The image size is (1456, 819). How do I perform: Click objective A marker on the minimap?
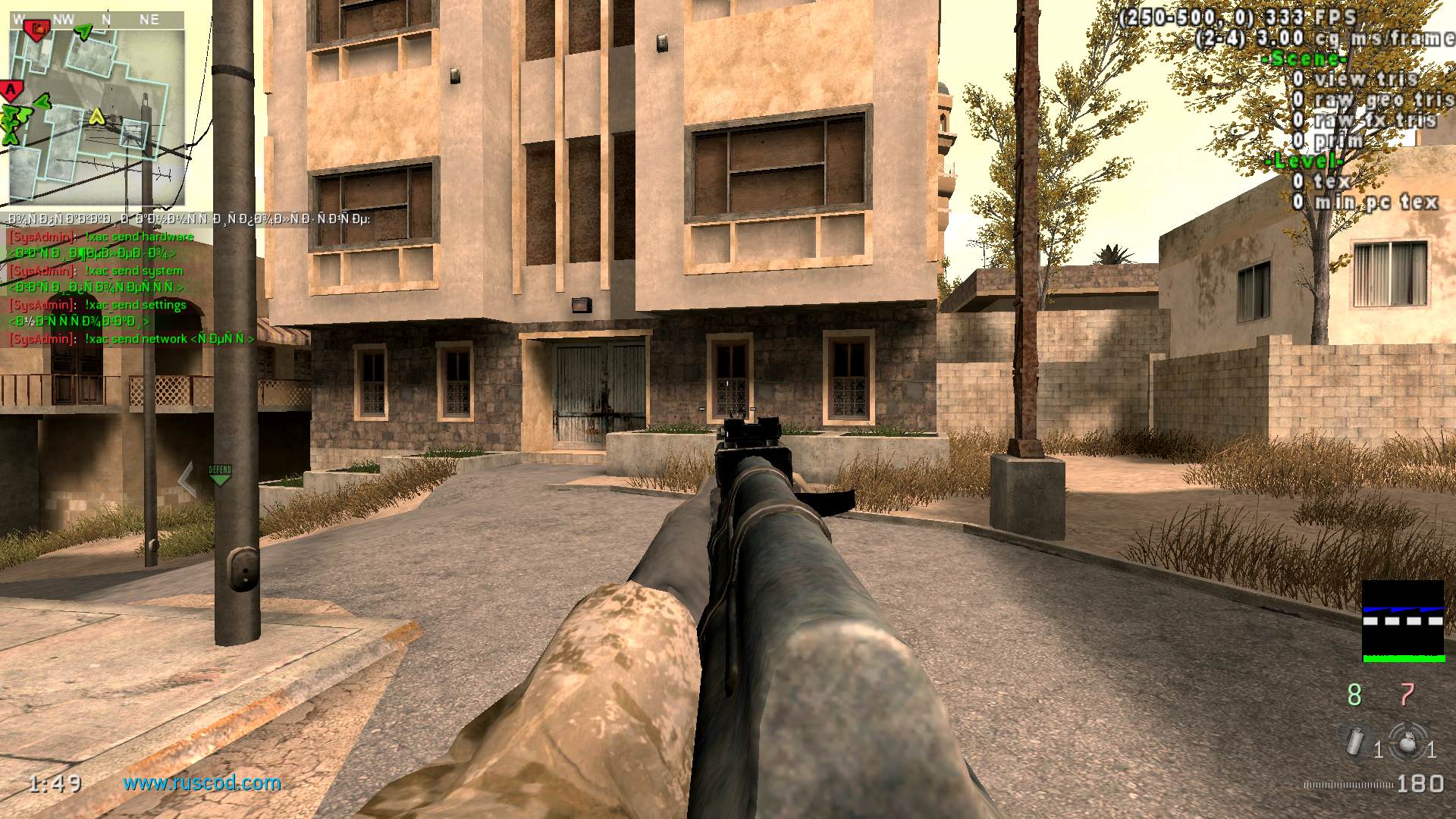11,89
